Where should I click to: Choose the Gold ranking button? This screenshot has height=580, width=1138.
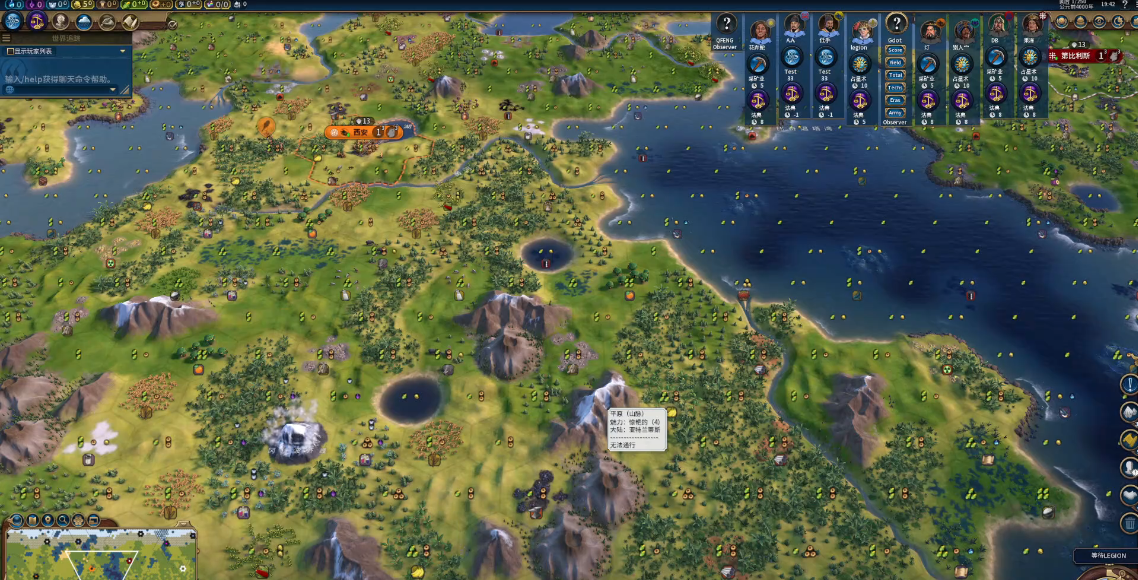click(895, 62)
